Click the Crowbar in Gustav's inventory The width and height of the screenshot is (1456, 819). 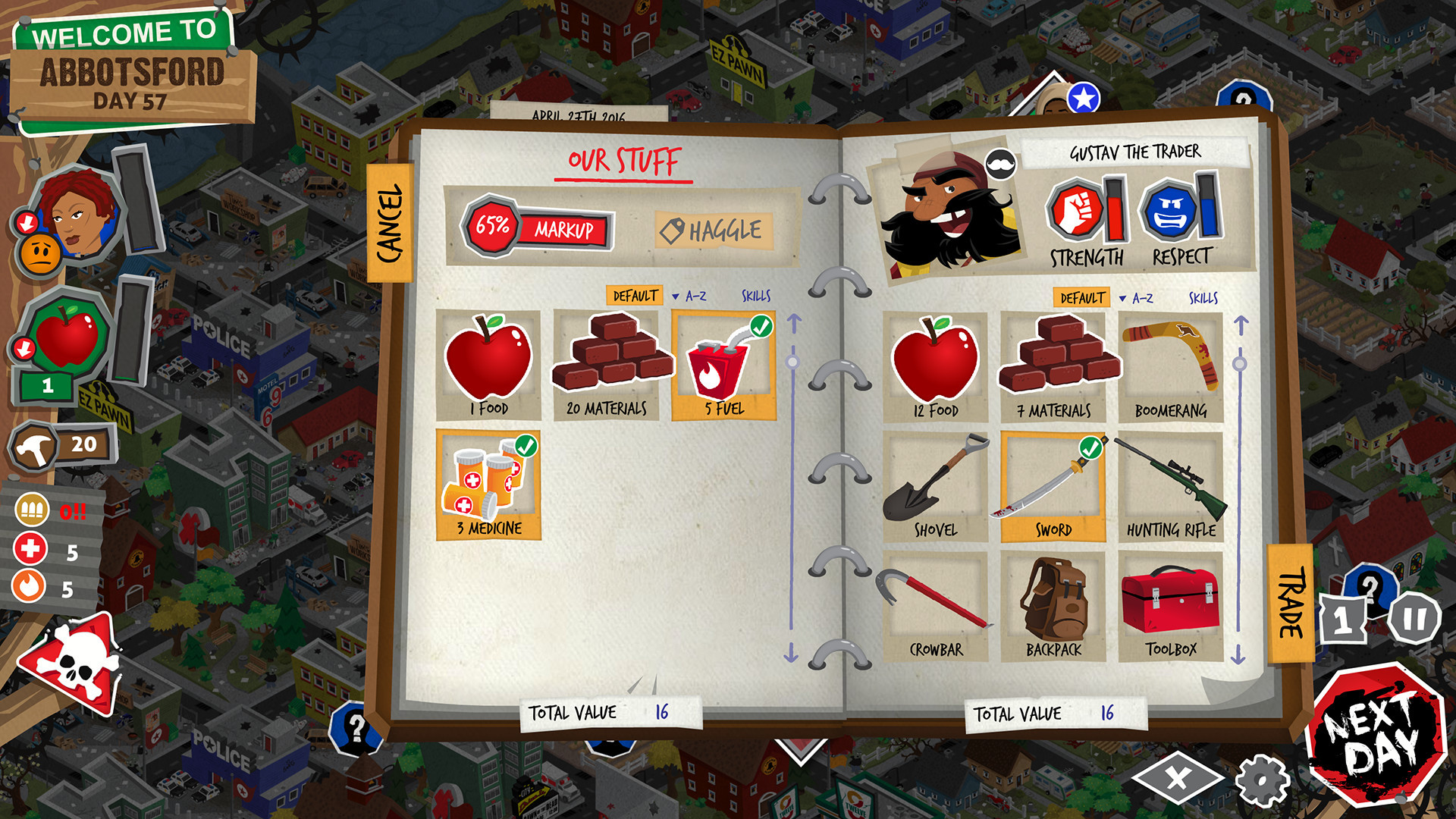[x=937, y=603]
